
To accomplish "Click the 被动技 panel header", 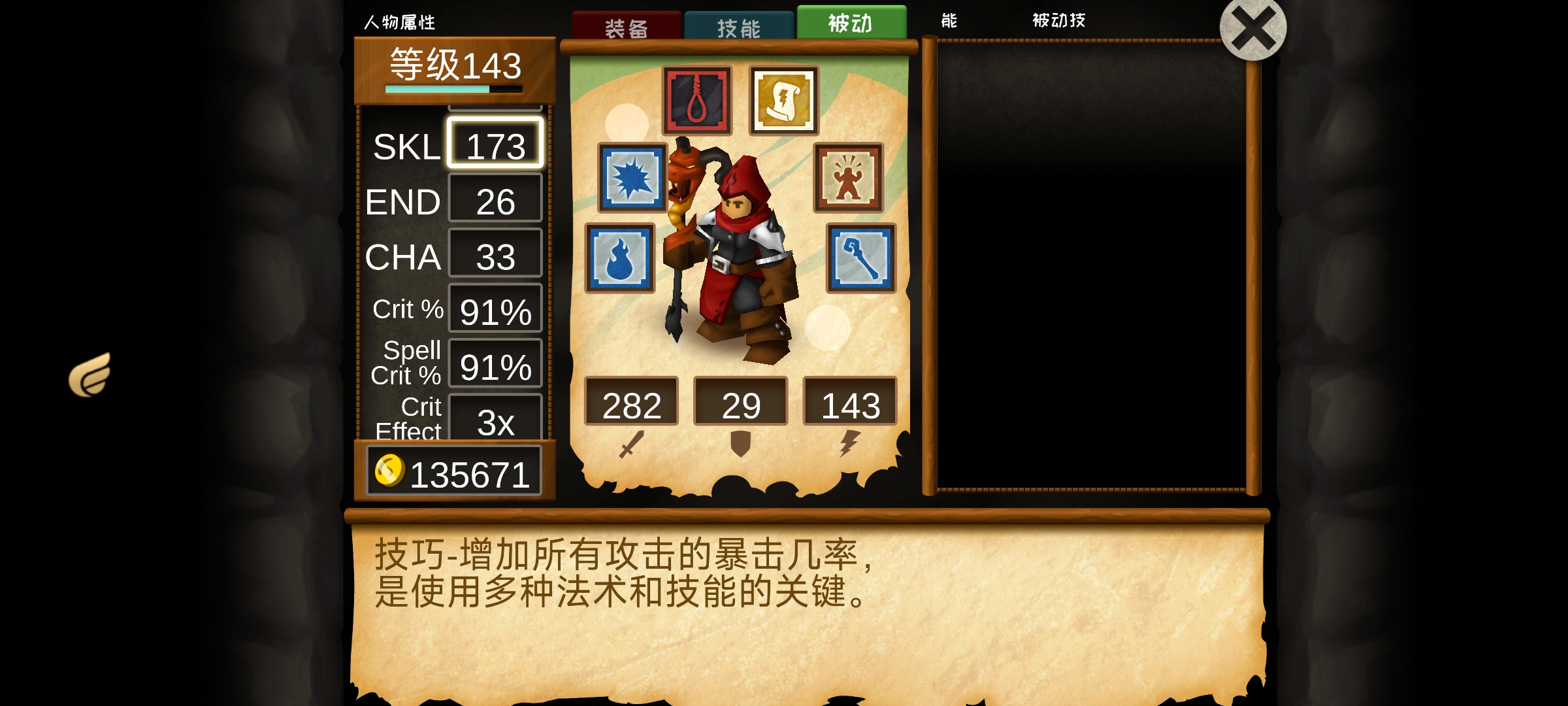I will click(1060, 21).
